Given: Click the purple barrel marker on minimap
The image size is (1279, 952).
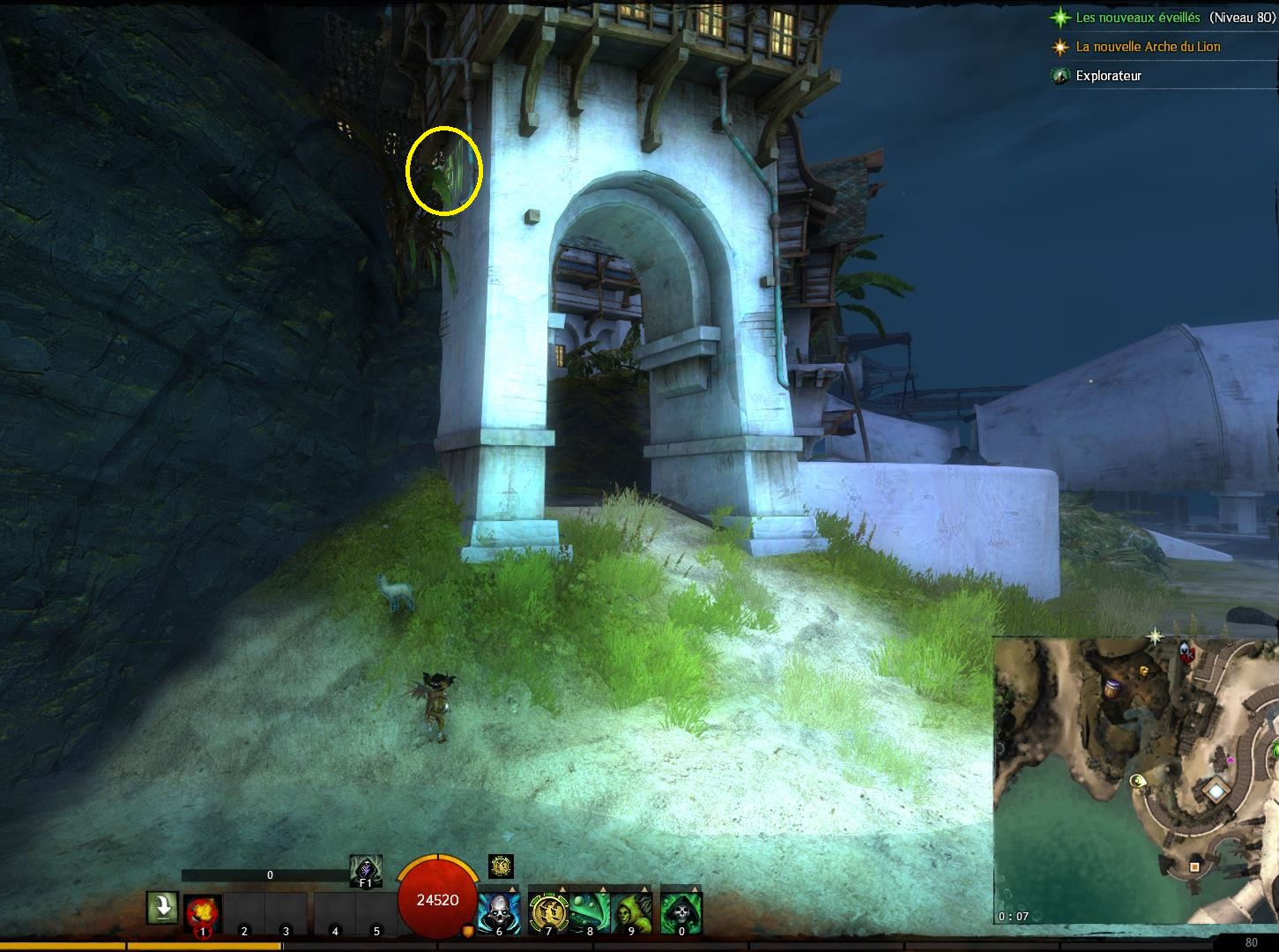Looking at the screenshot, I should point(1113,687).
